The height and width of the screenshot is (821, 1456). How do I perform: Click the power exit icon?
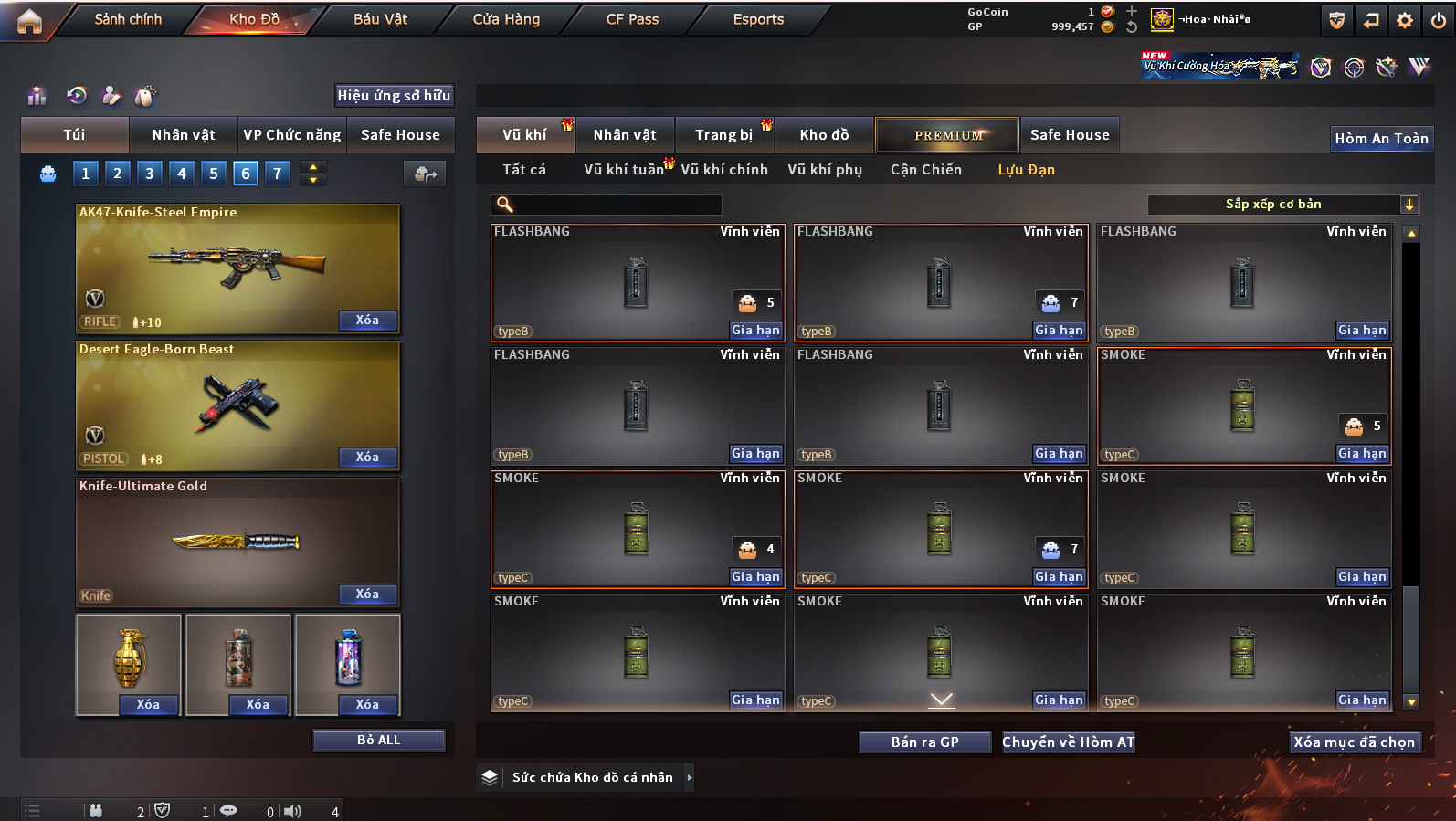tap(1439, 20)
